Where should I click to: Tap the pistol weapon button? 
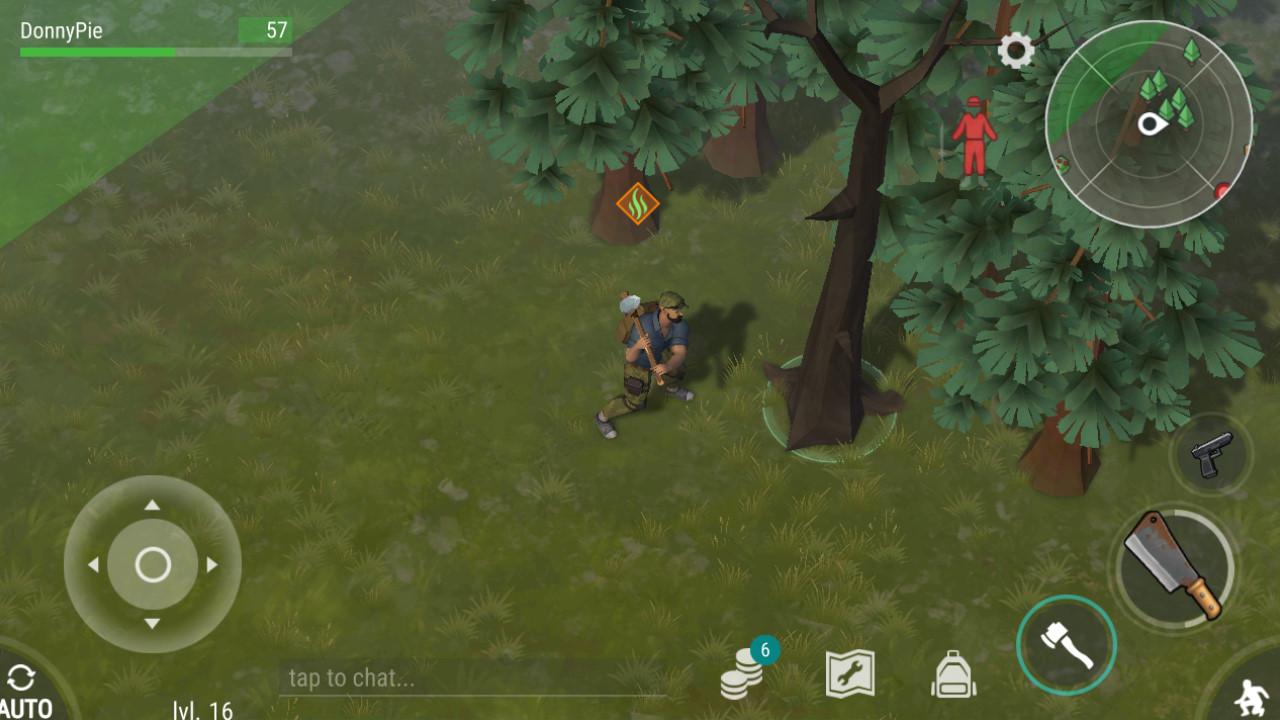pyautogui.click(x=1211, y=455)
